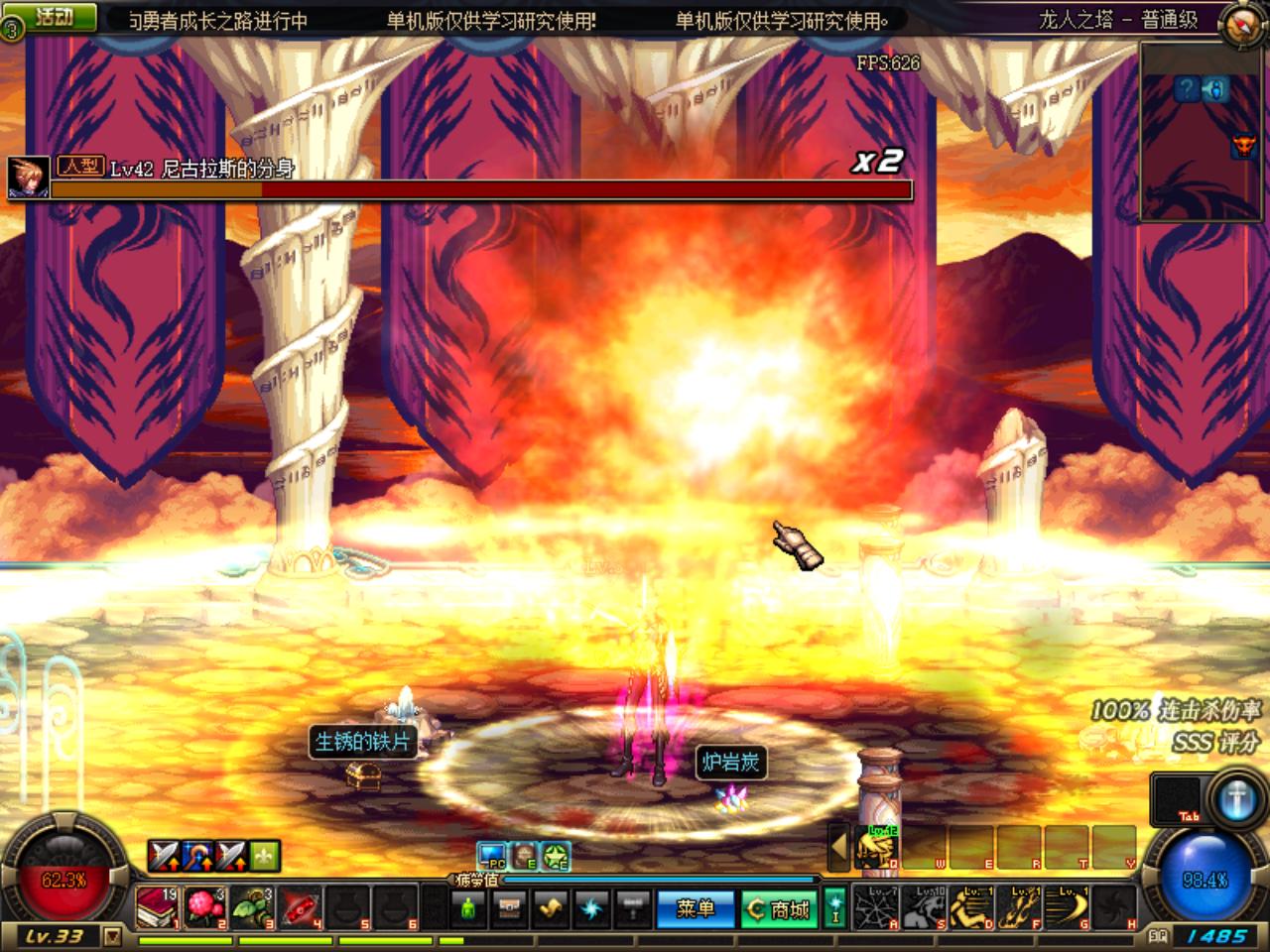Activate the flaming uppercut skill on F
Image resolution: width=1270 pixels, height=952 pixels.
(1021, 908)
